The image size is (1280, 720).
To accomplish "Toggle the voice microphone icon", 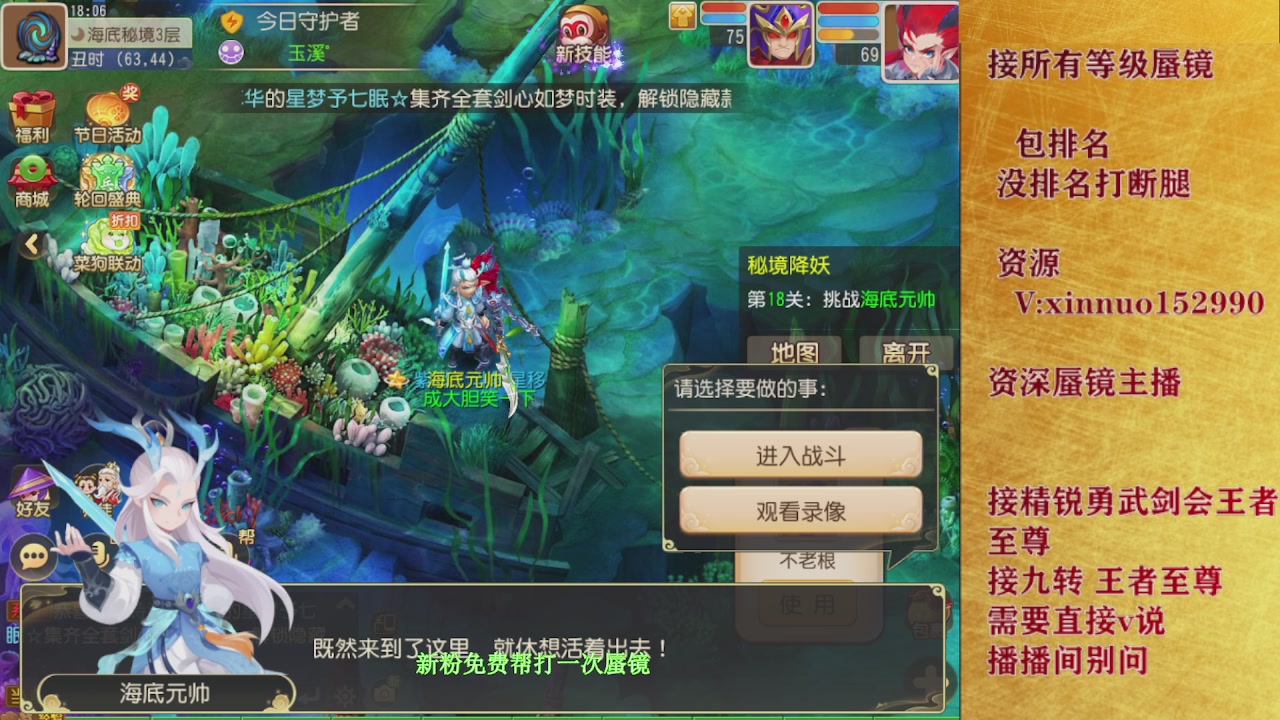I will pyautogui.click(x=100, y=554).
